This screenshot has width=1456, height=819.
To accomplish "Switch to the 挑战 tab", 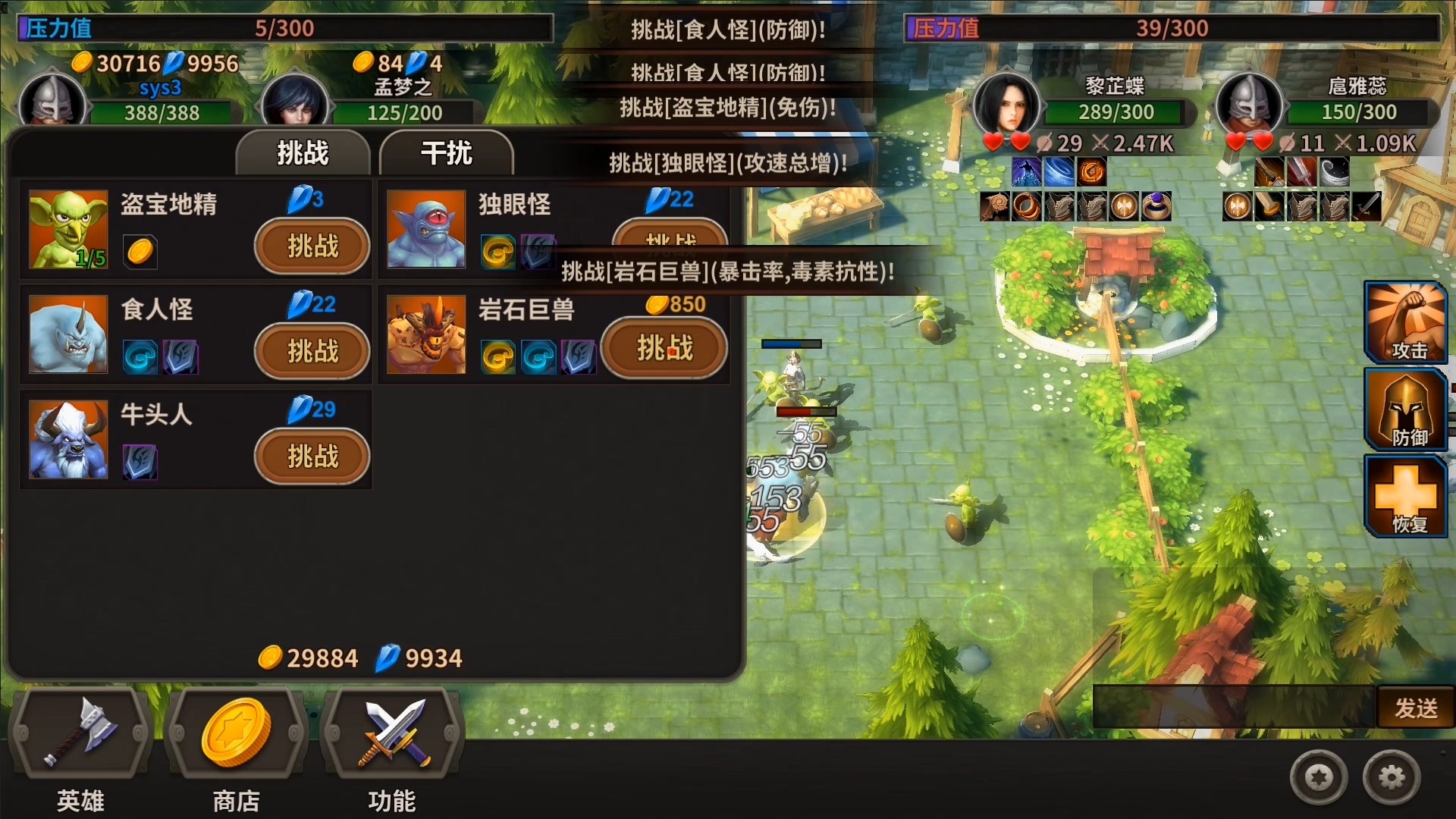I will 303,152.
